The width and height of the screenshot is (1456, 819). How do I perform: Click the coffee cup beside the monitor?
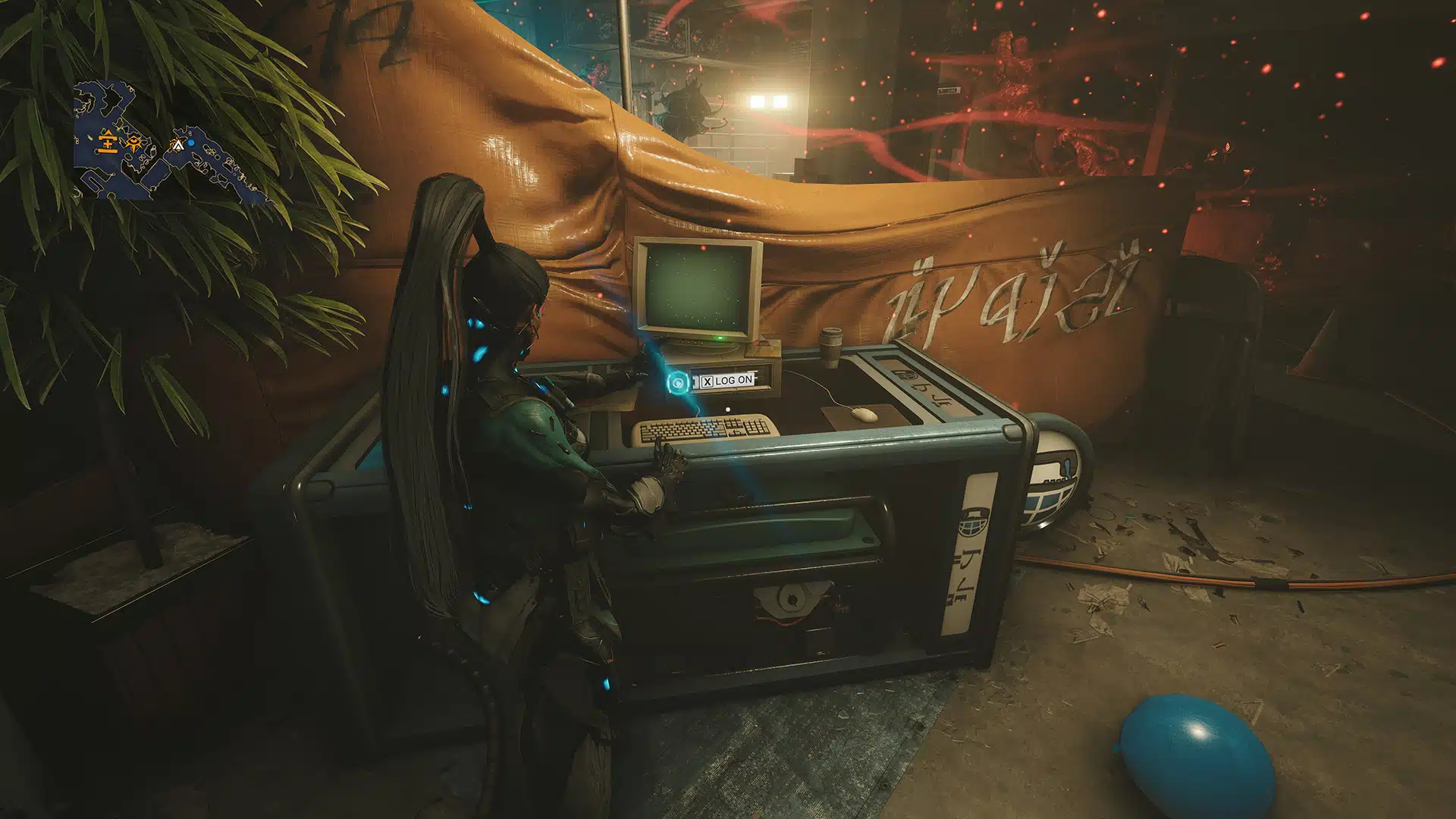point(830,347)
